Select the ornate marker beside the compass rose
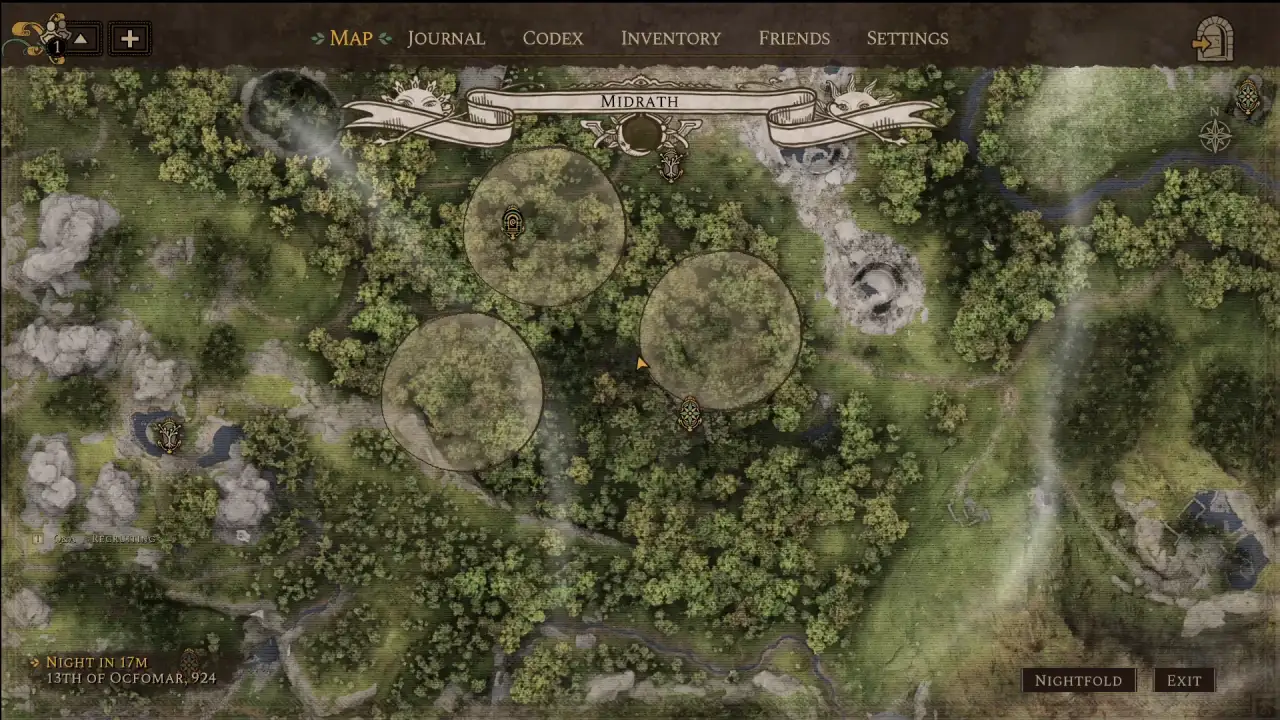Screen dimensions: 1280x720 1247,97
